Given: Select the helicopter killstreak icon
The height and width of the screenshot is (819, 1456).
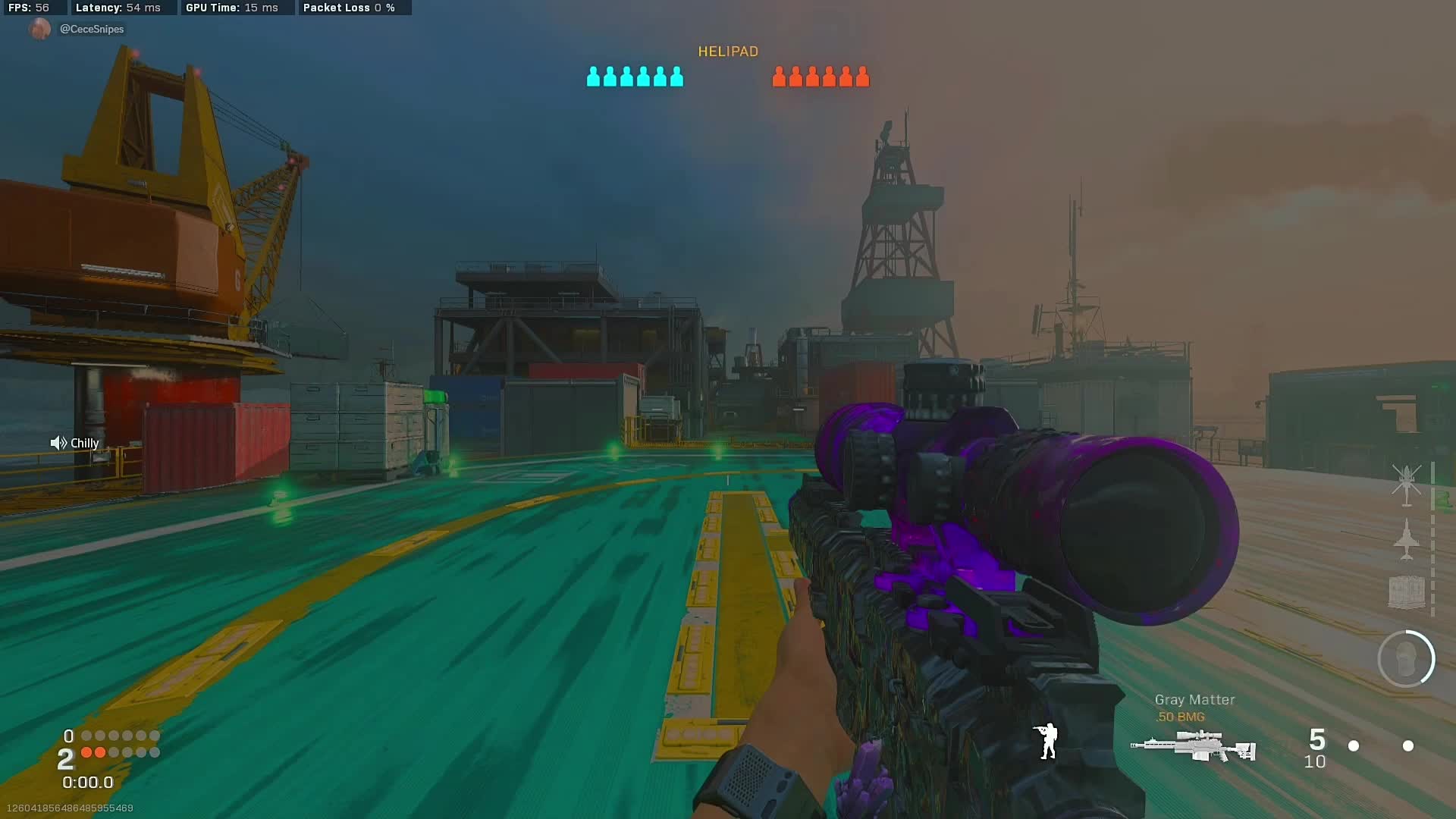Looking at the screenshot, I should pyautogui.click(x=1406, y=484).
